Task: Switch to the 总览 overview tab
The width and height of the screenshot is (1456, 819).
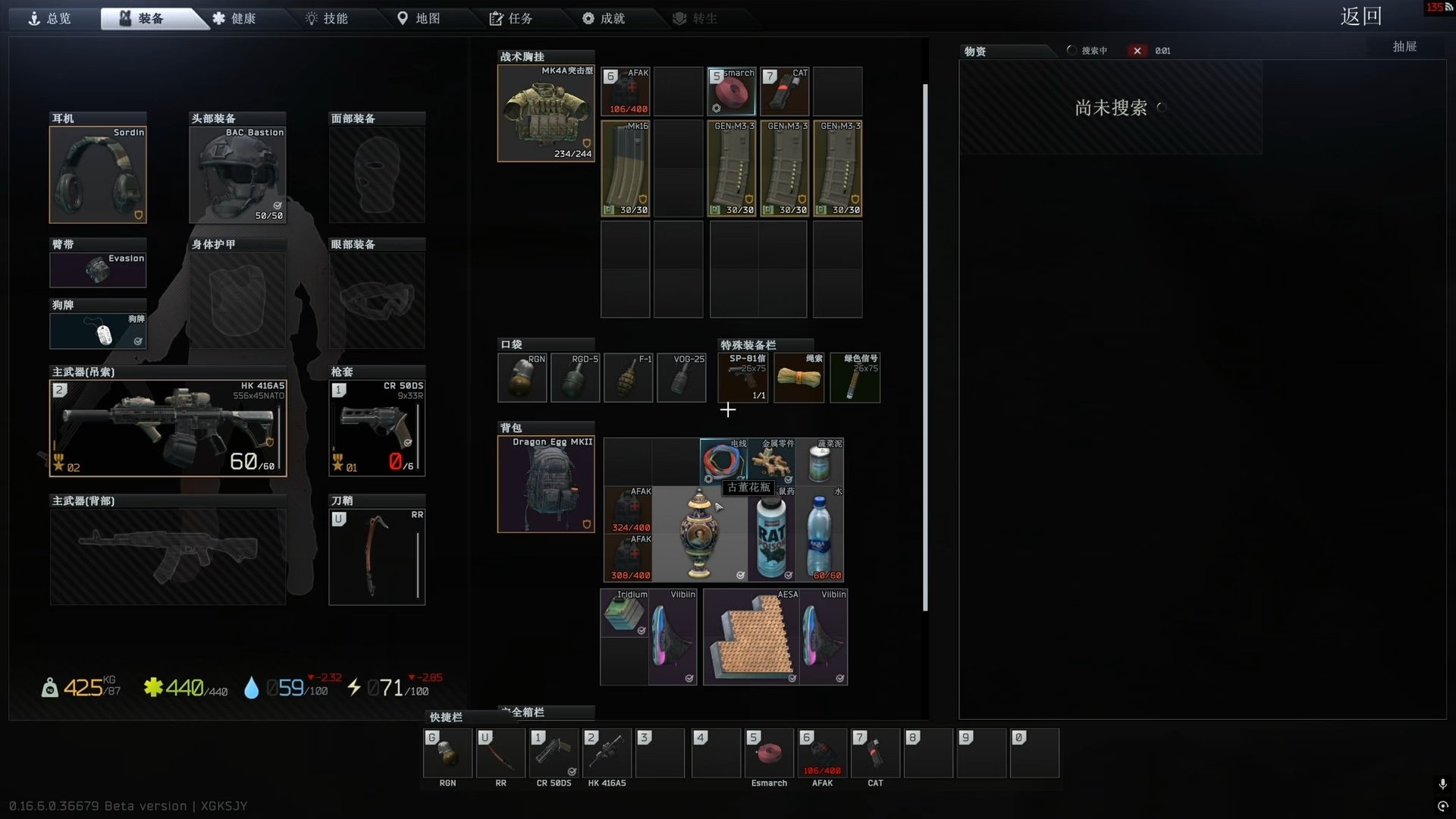Action: (50, 18)
